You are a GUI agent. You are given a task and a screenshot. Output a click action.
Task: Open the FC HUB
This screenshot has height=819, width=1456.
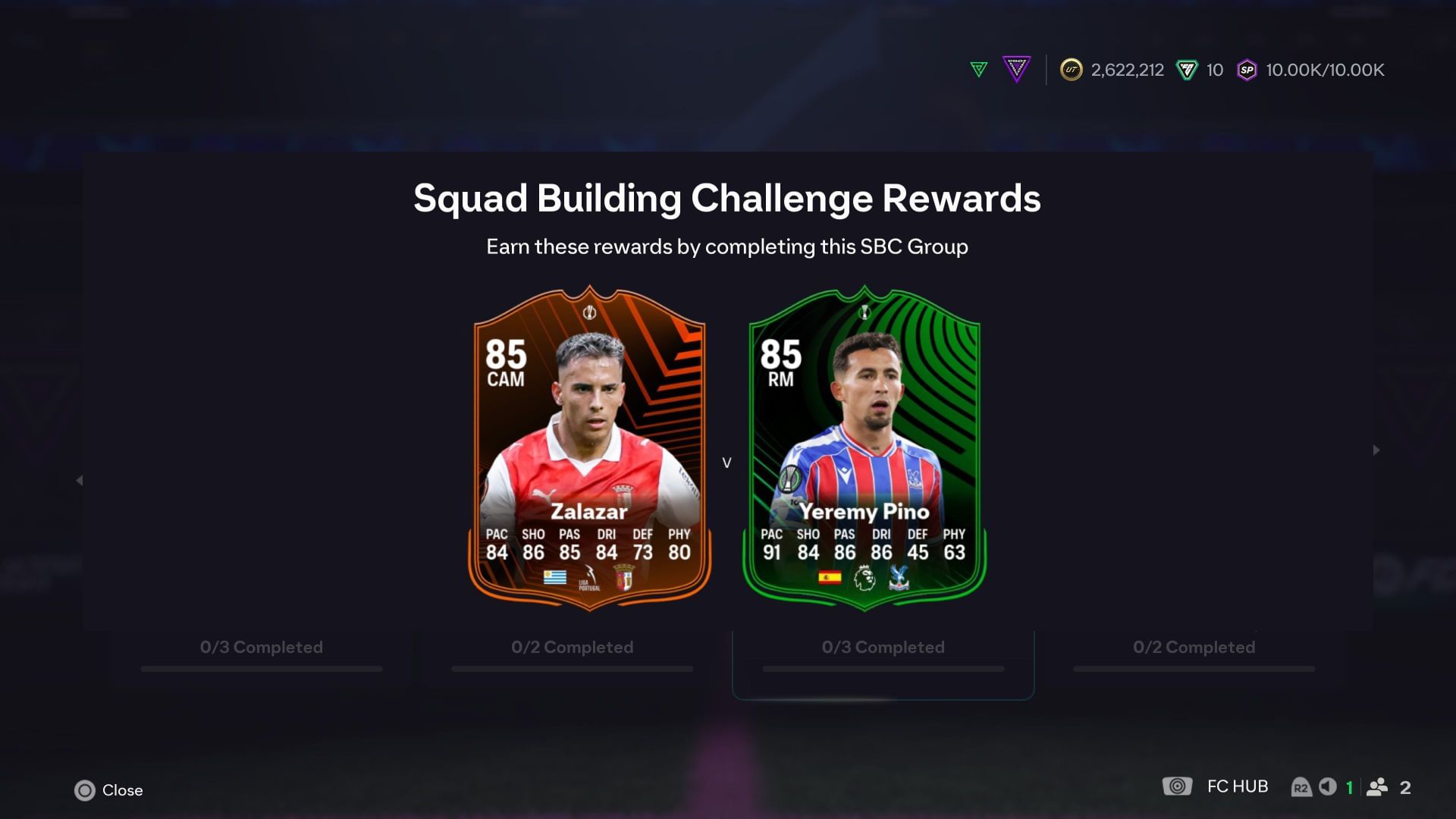click(1238, 786)
